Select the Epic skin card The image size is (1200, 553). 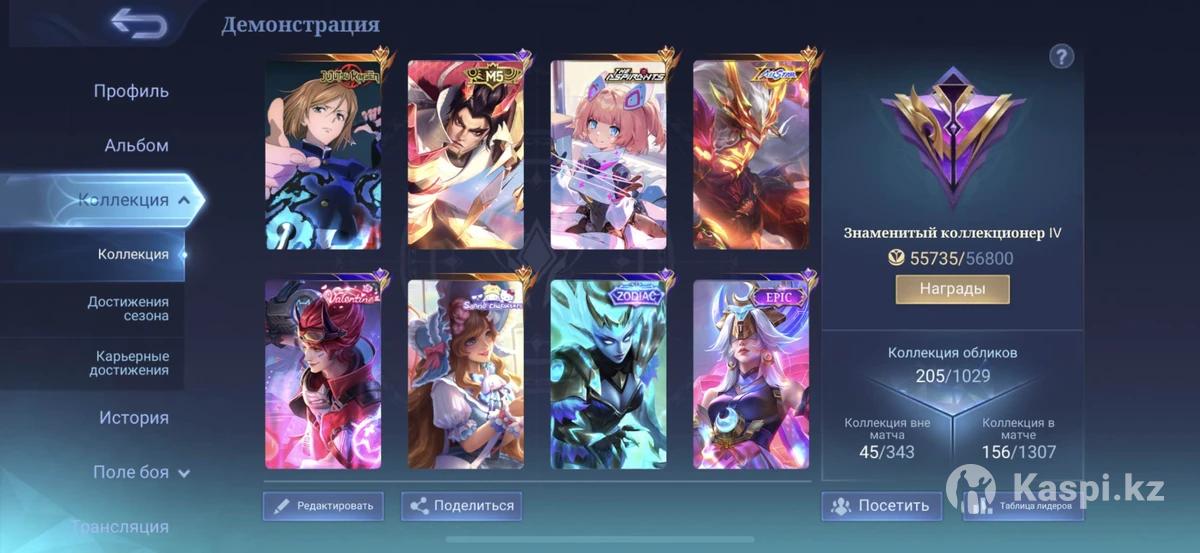pos(751,375)
